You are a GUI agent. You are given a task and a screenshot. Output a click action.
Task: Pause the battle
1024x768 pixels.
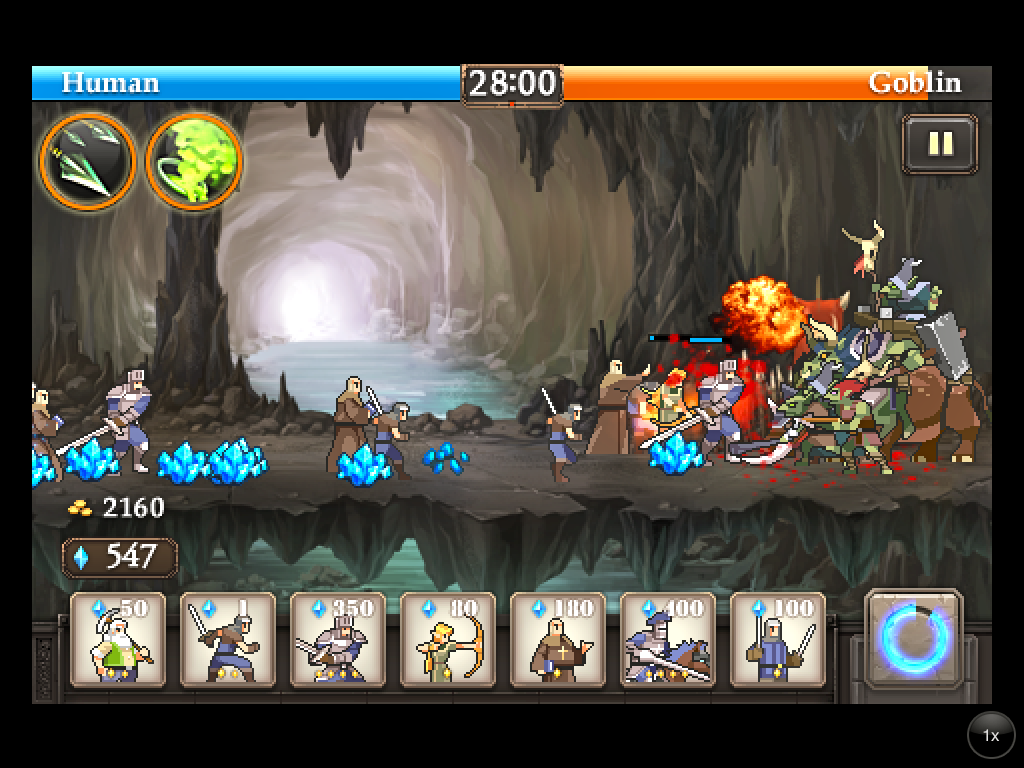click(x=939, y=144)
